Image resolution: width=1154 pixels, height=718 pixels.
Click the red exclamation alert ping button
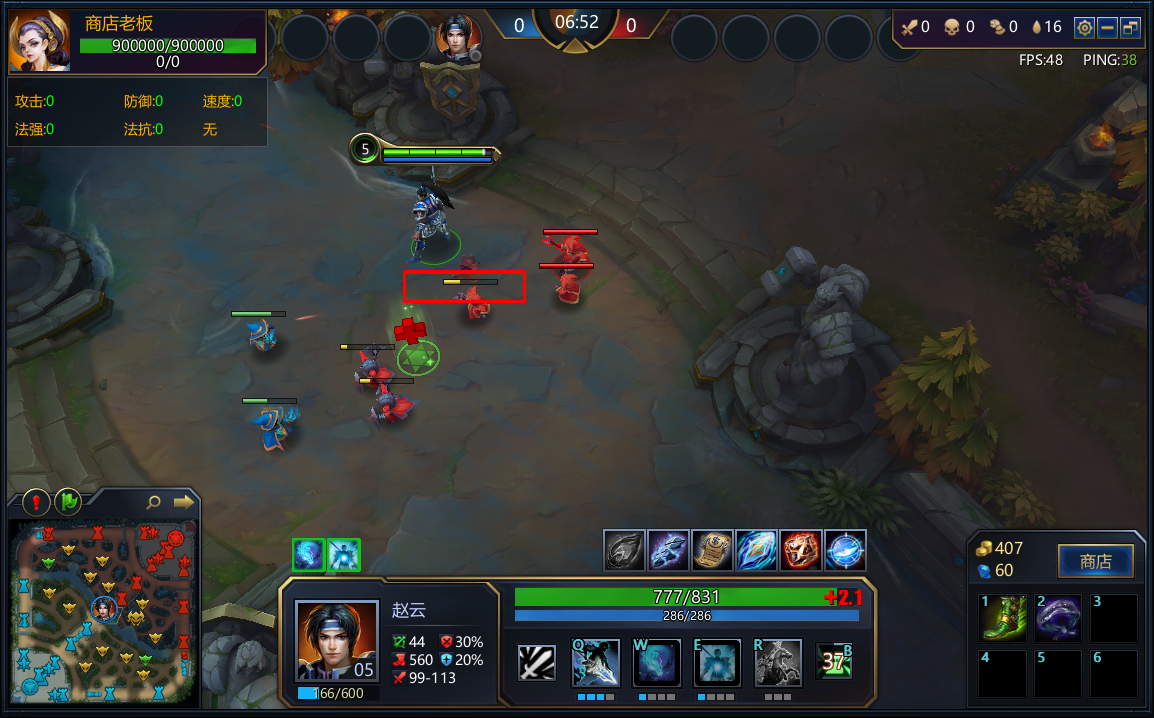click(37, 502)
